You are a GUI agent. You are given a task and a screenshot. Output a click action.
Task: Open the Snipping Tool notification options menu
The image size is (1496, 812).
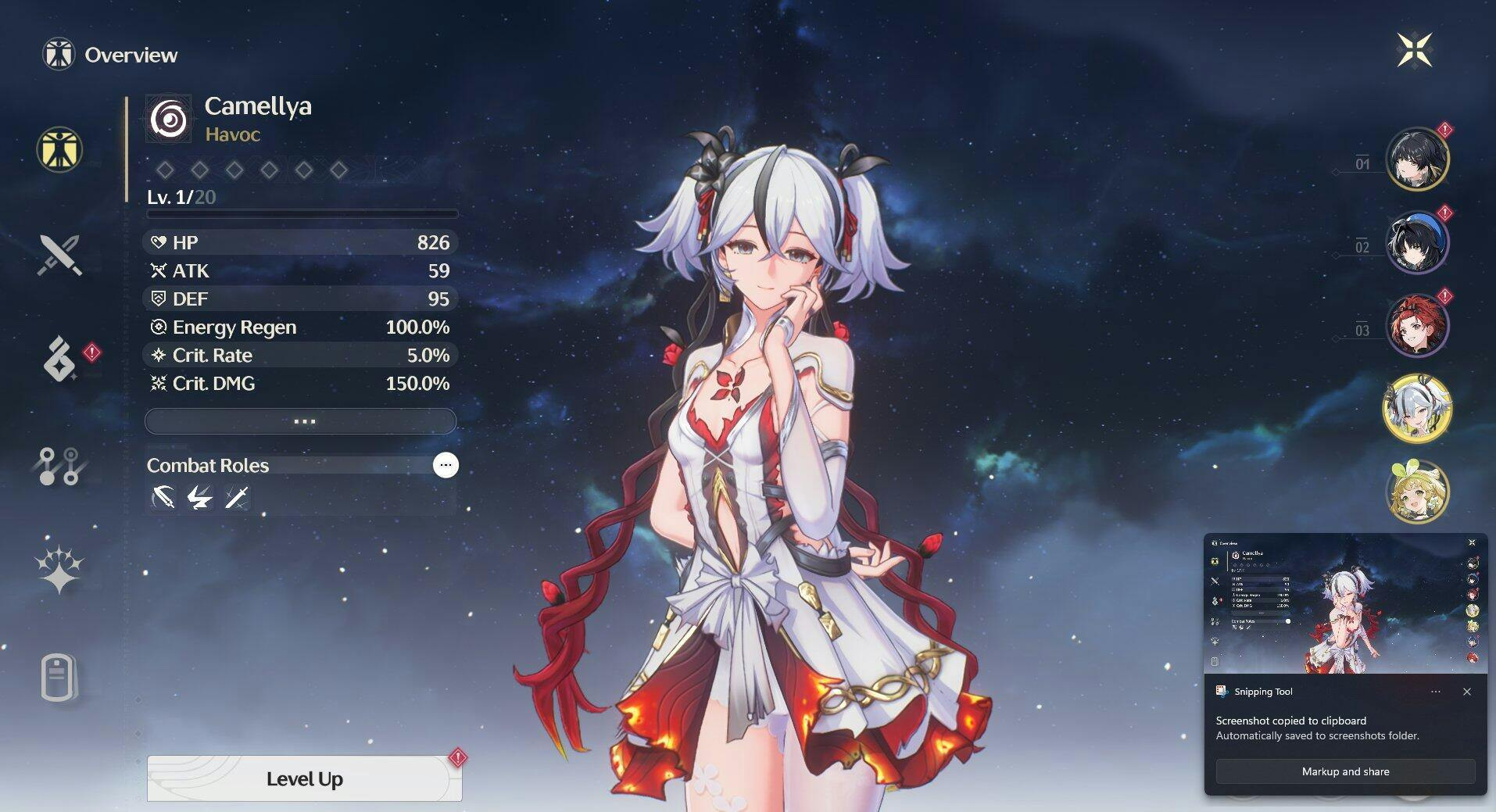click(1436, 692)
